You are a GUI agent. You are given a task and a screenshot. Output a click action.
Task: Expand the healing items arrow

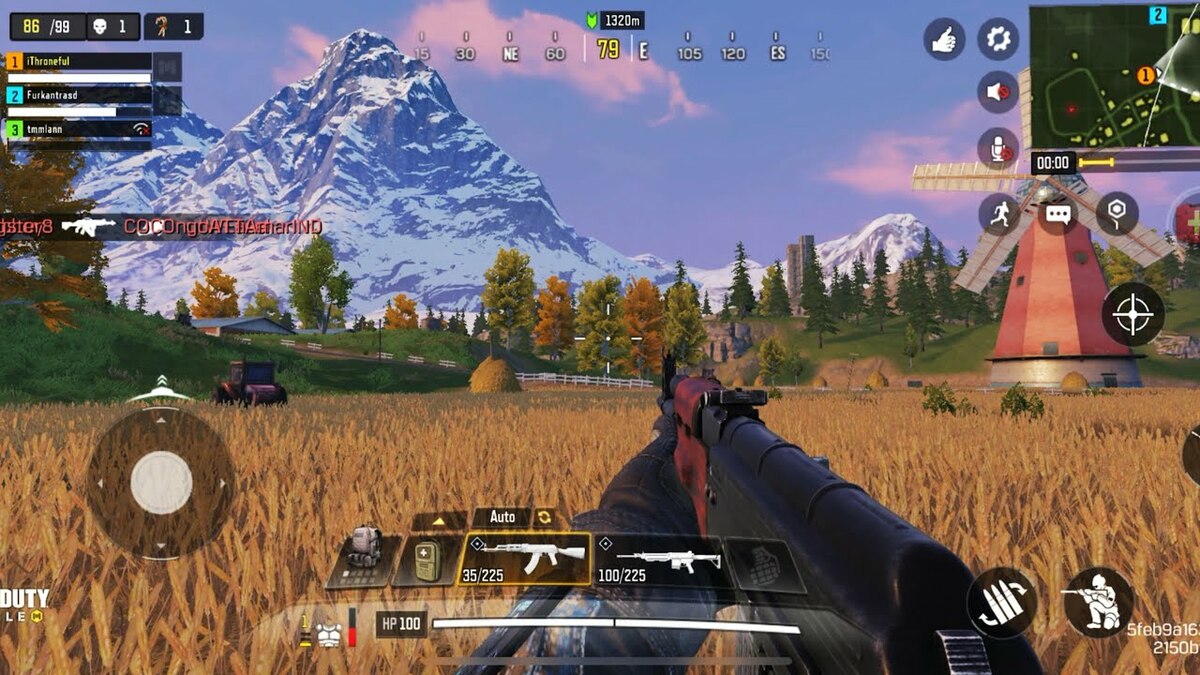tap(439, 521)
